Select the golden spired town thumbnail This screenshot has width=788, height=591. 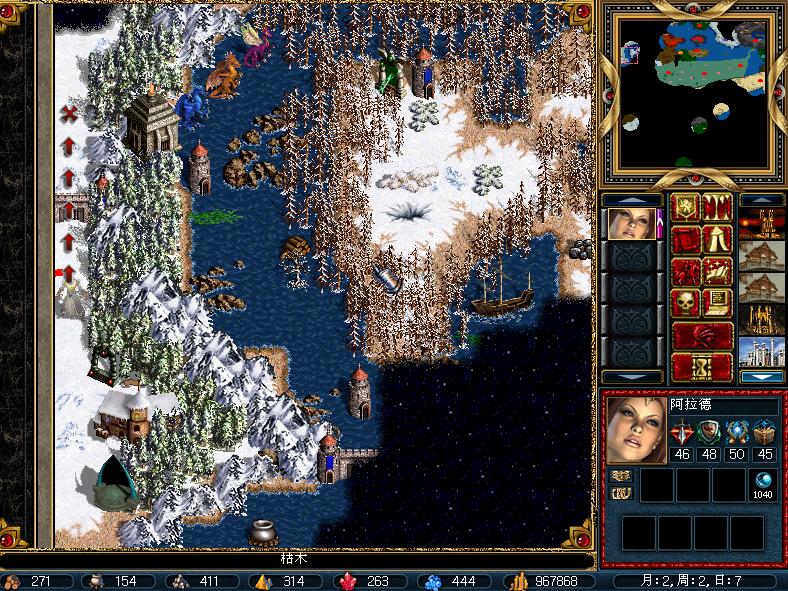point(762,320)
